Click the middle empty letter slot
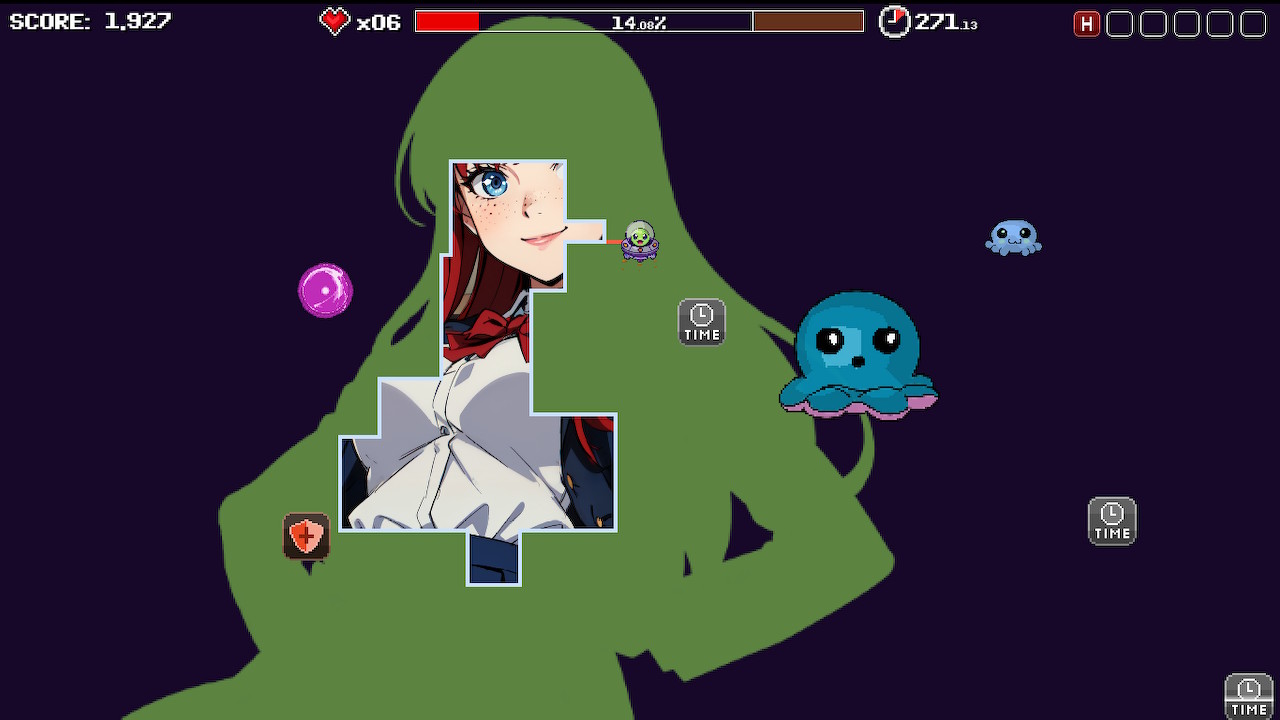The width and height of the screenshot is (1280, 720). point(1186,23)
